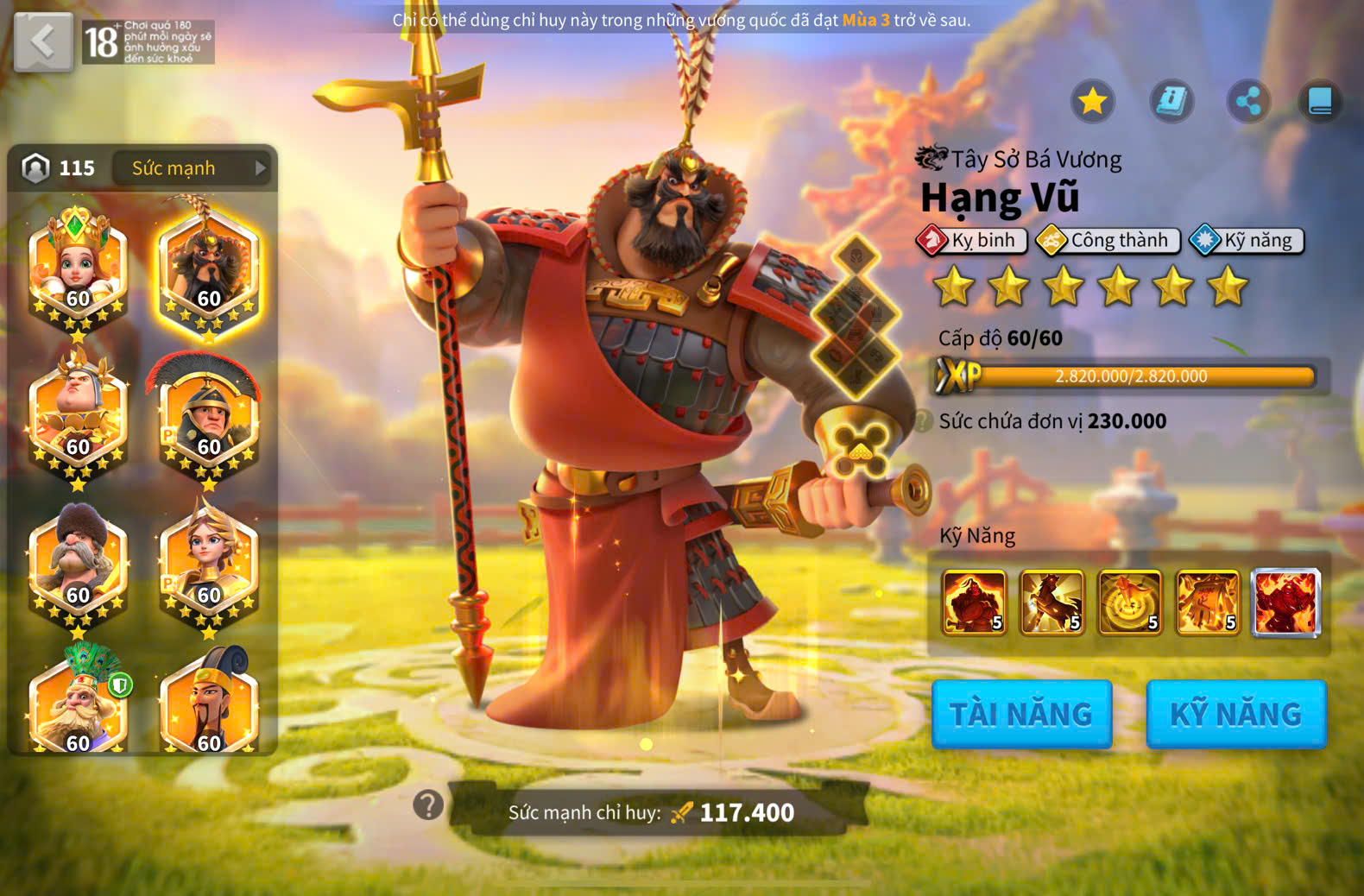Open the blue info book icon

pyautogui.click(x=1171, y=102)
